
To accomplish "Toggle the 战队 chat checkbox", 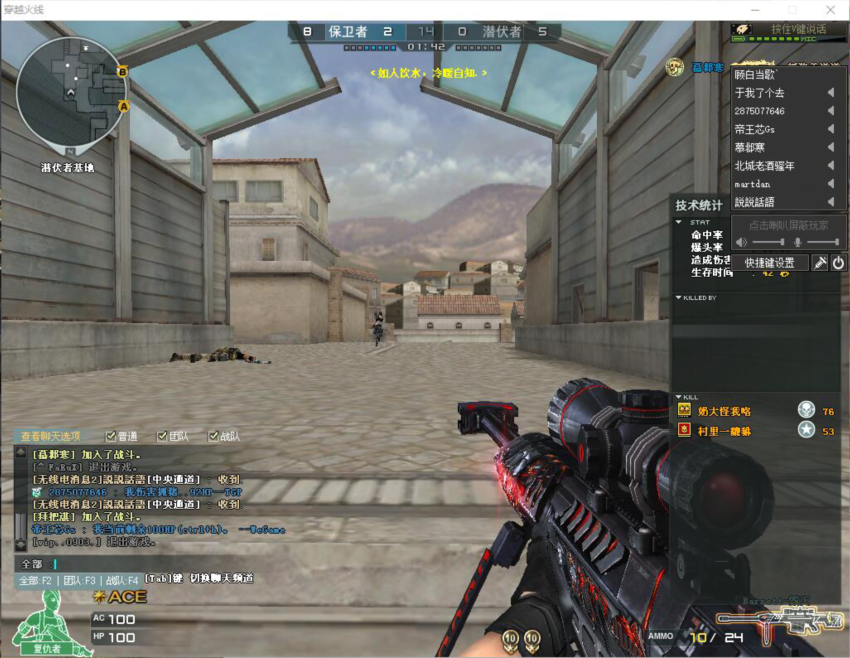I will 213,436.
